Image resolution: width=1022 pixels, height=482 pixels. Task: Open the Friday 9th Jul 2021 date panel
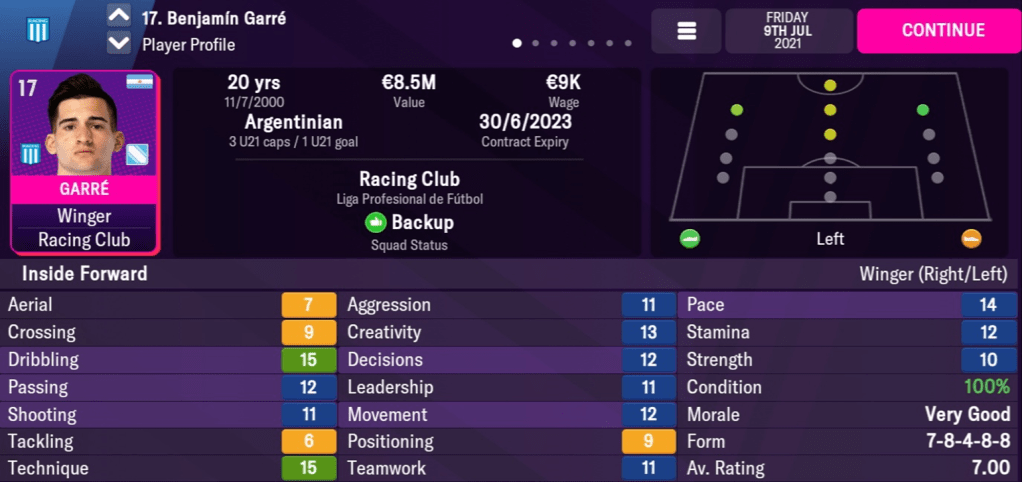coord(789,31)
